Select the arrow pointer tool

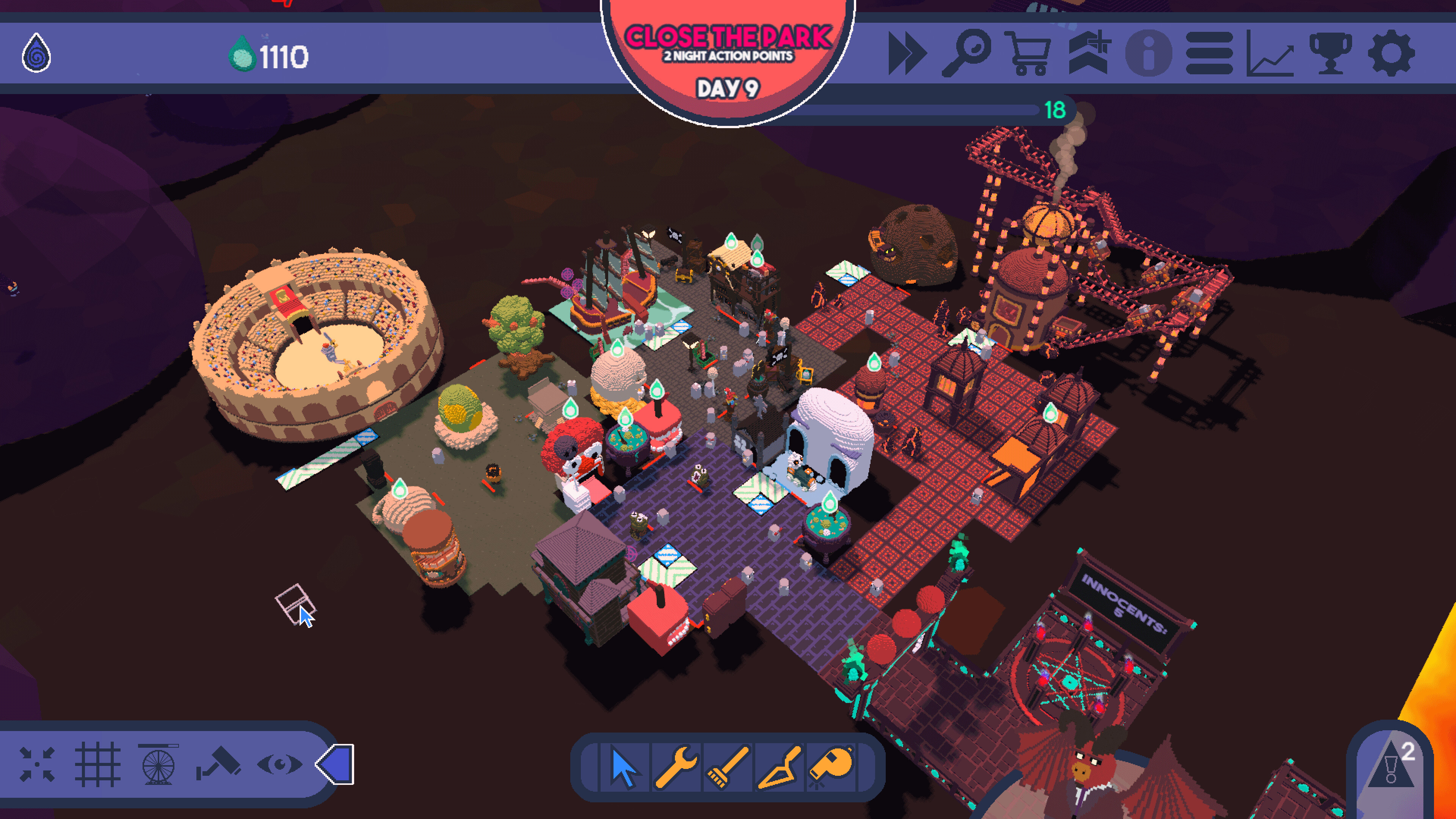[624, 766]
